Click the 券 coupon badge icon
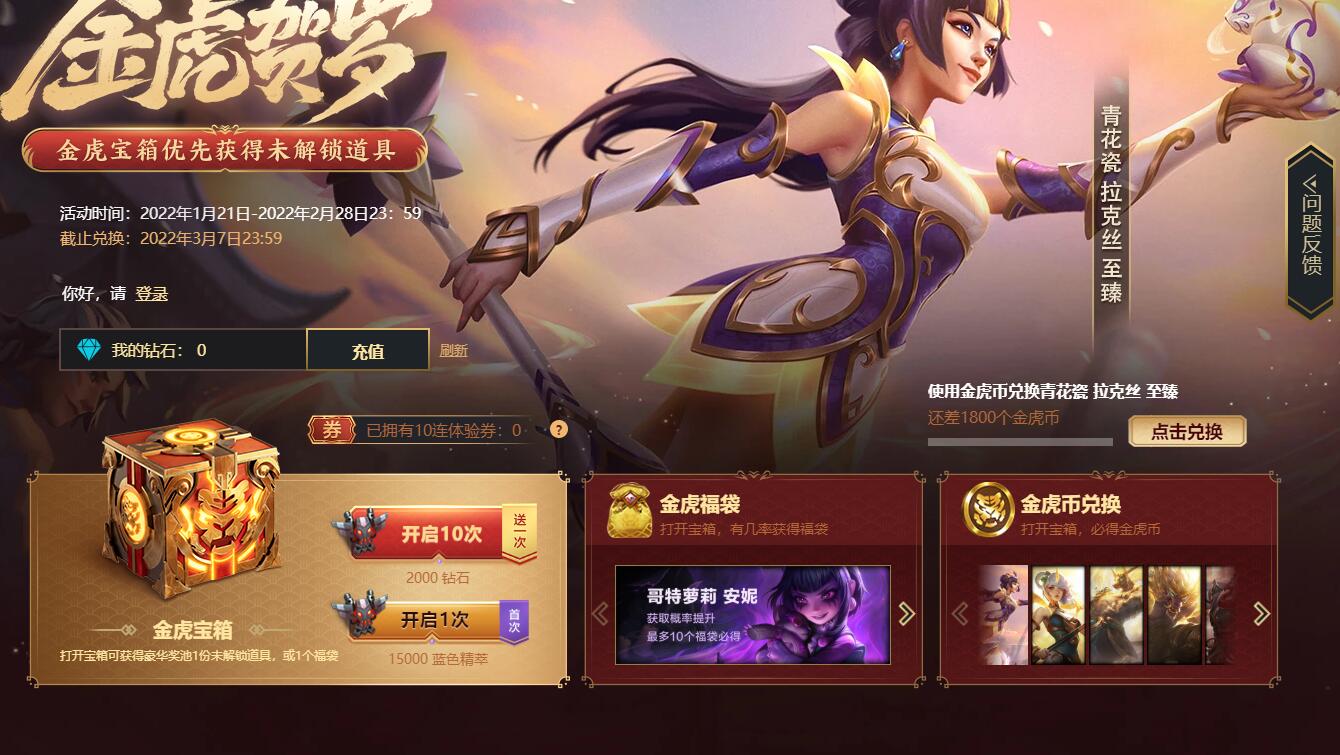 pos(333,429)
